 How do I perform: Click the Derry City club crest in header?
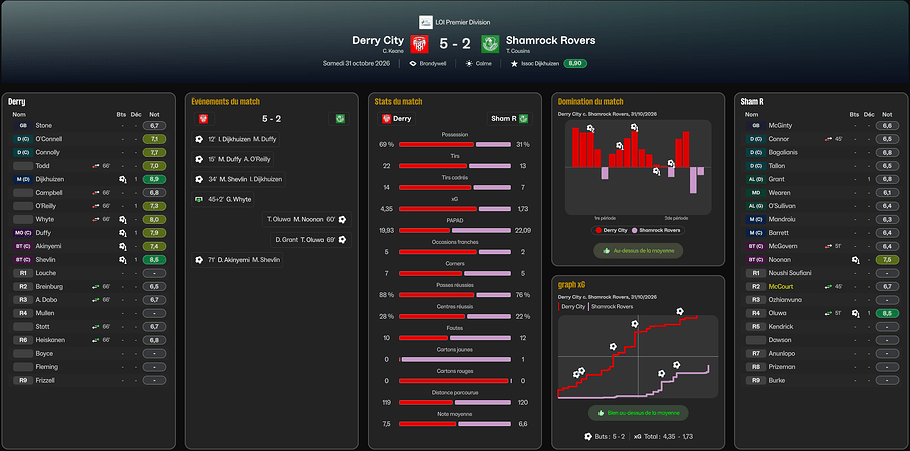[x=420, y=44]
